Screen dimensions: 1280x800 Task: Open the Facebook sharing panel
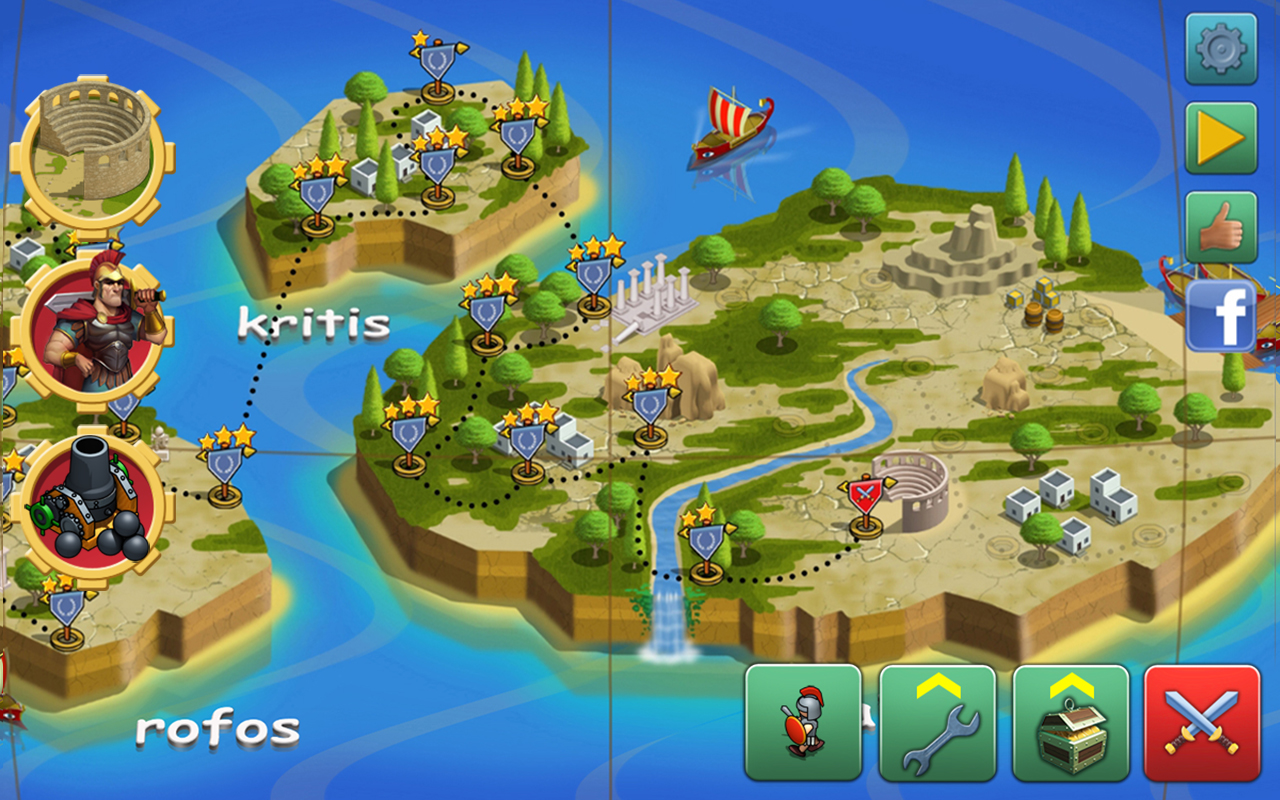(1220, 310)
